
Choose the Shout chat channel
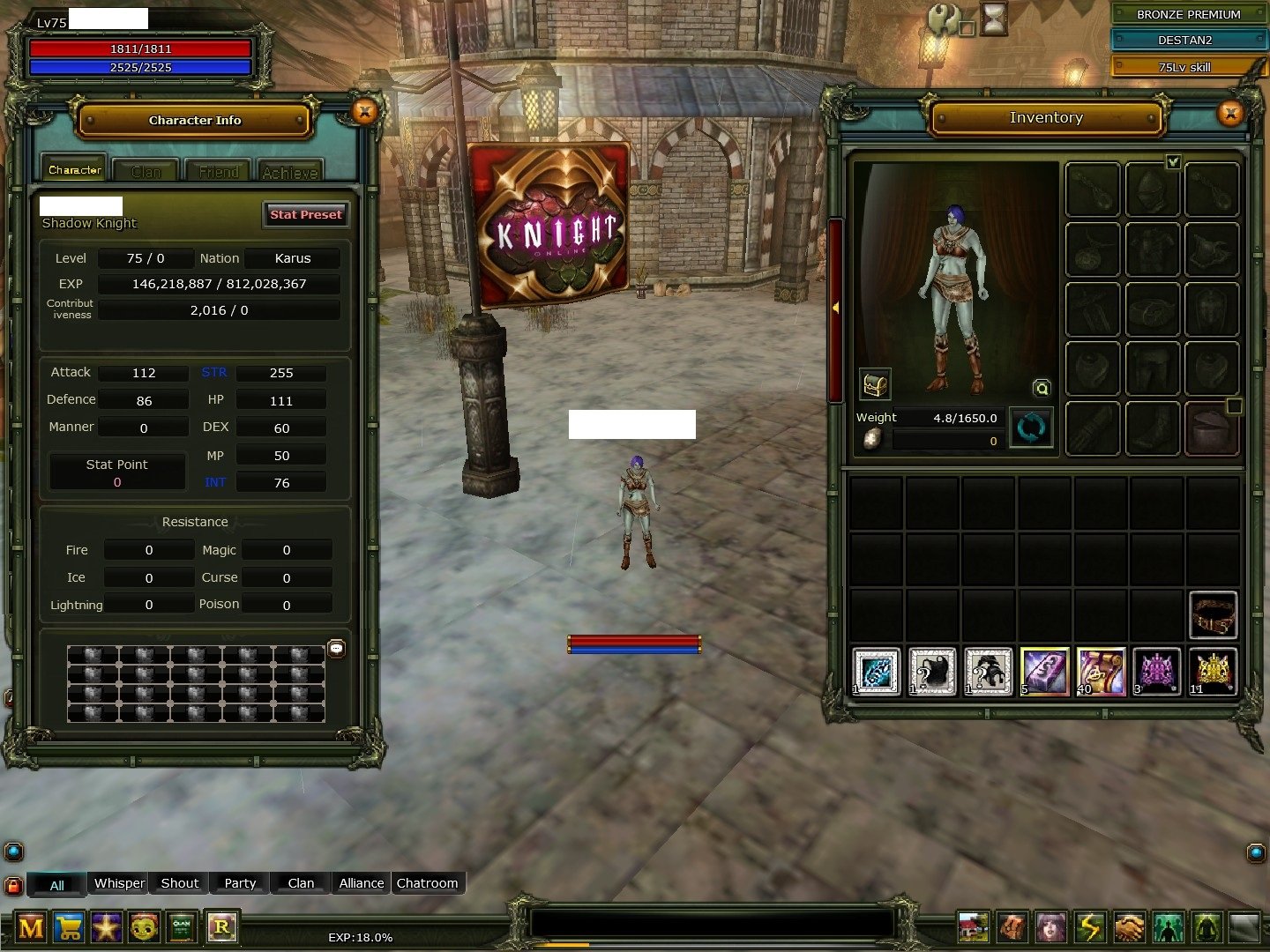click(x=180, y=883)
